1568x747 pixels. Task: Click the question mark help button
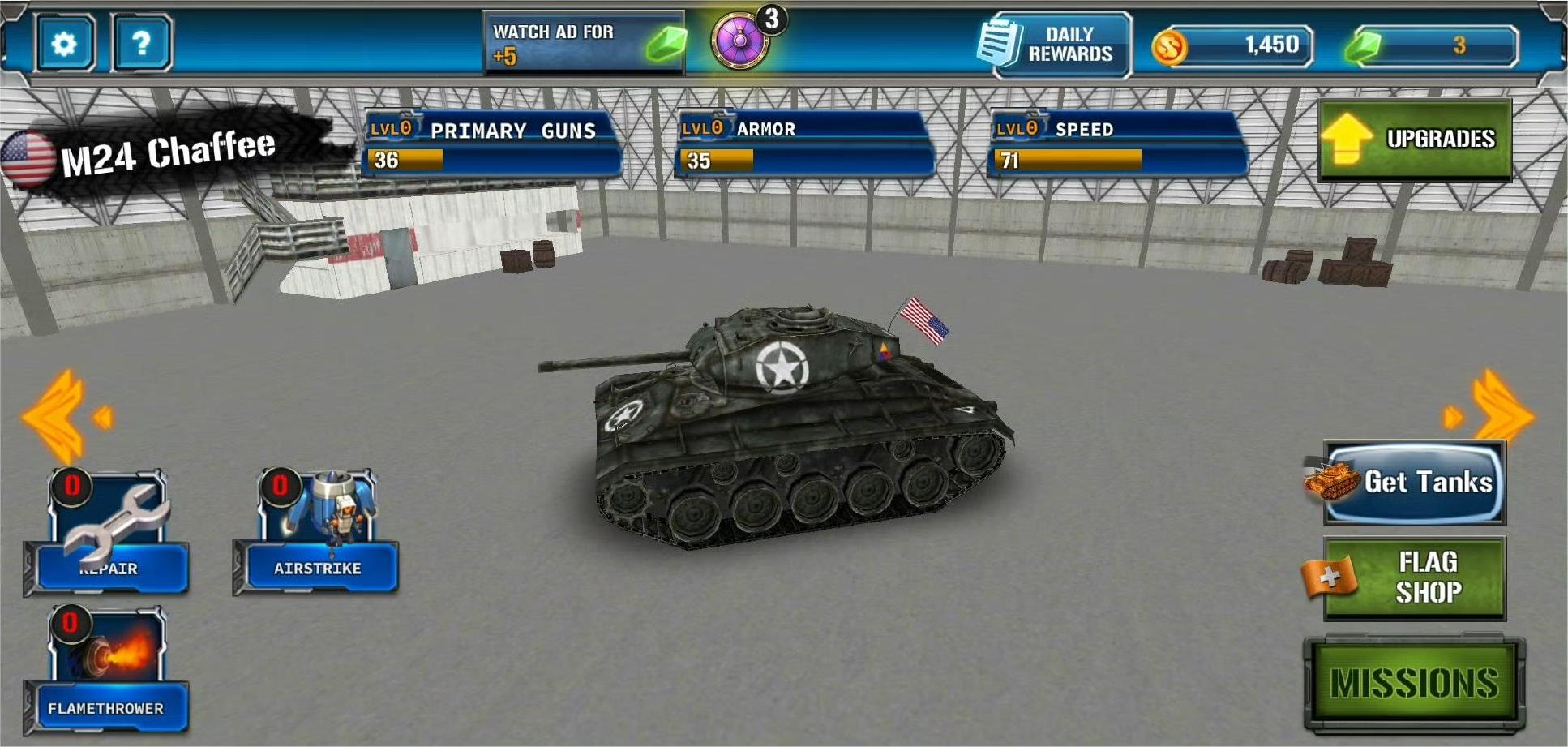(x=141, y=44)
